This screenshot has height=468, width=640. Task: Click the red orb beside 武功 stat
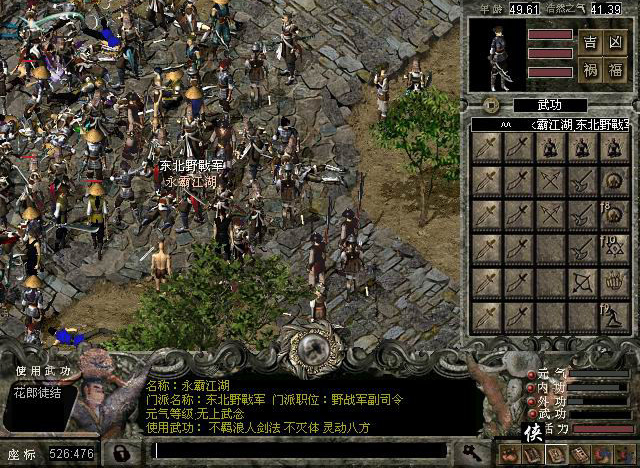pos(529,414)
